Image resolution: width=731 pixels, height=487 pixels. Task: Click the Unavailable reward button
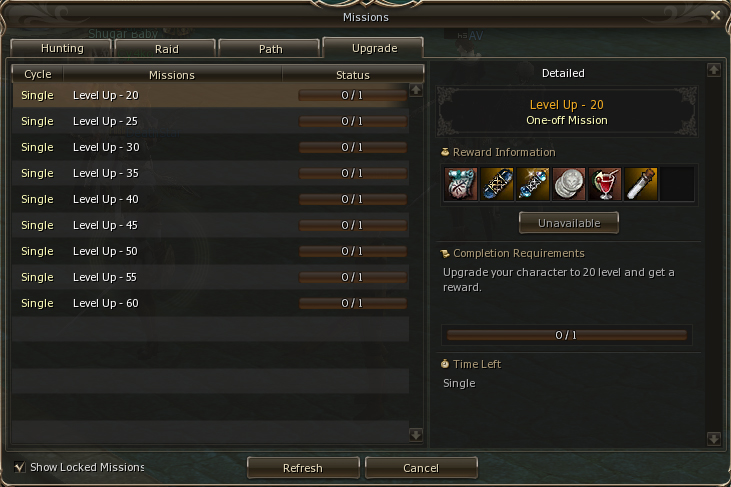click(x=568, y=222)
